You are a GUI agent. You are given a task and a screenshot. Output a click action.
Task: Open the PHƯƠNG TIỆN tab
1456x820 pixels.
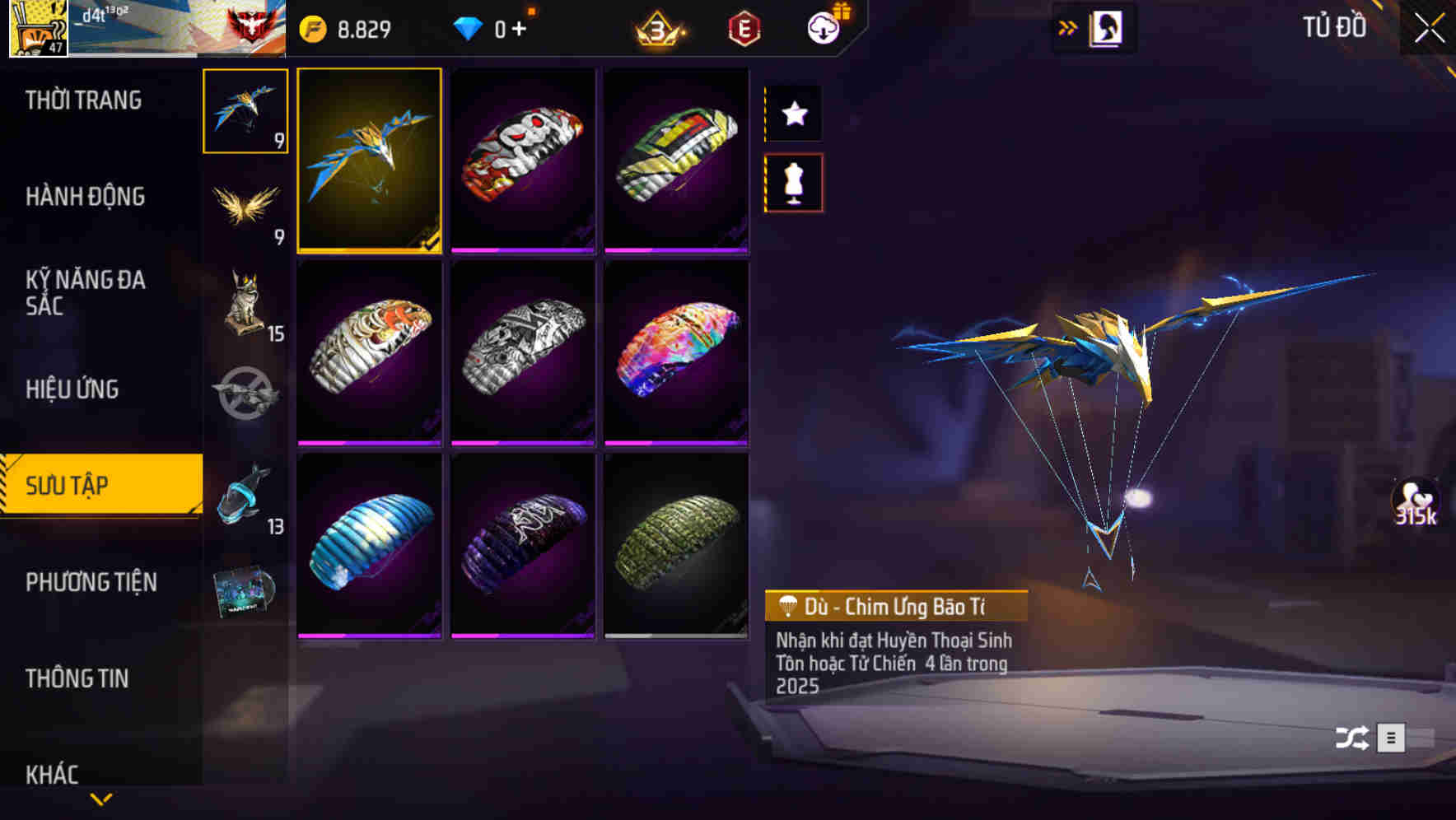(x=91, y=582)
